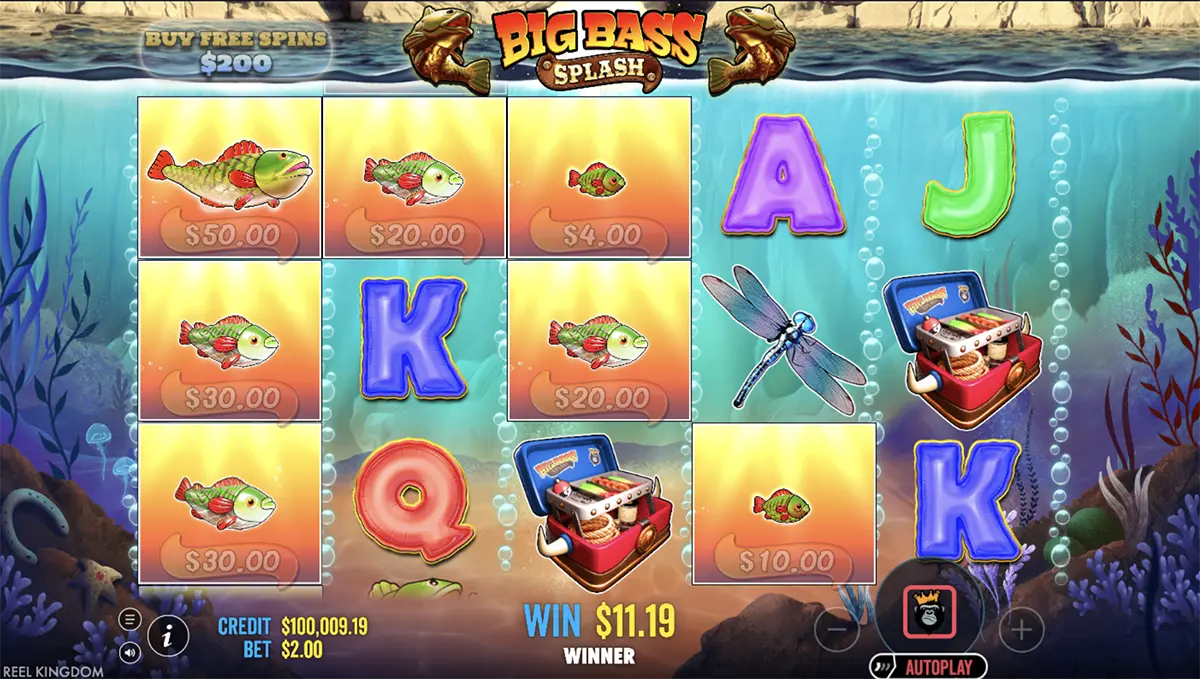Open the game info paytable
This screenshot has width=1200, height=679.
tap(167, 634)
